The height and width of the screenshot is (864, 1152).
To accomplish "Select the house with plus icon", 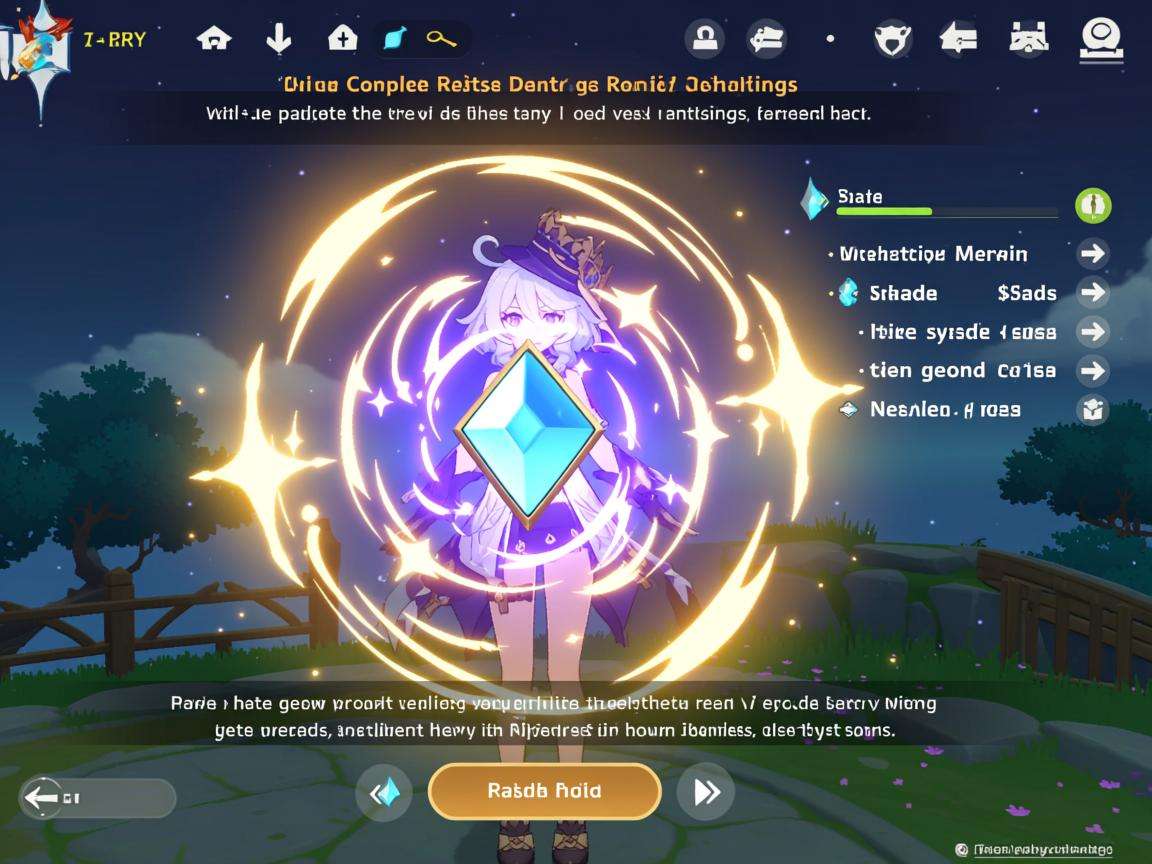I will click(x=342, y=39).
